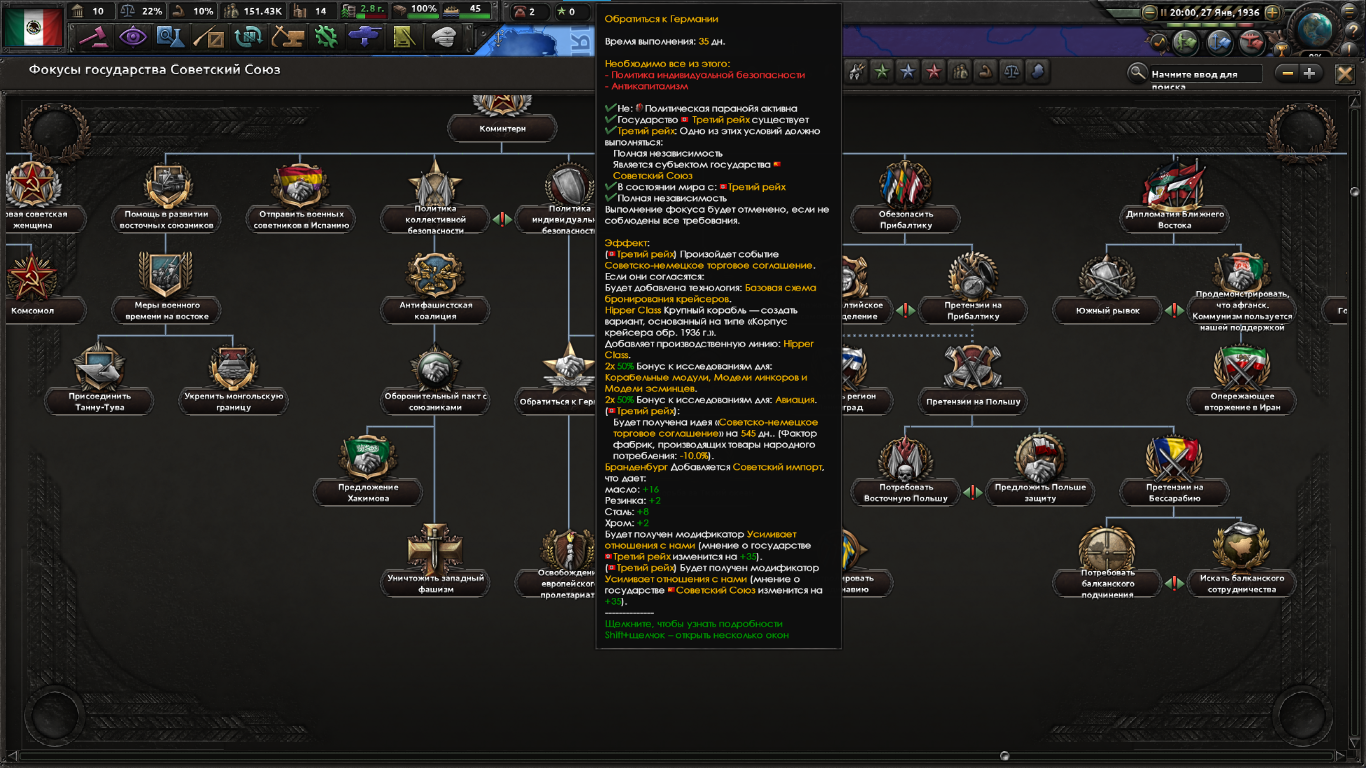This screenshot has height=768, width=1366.
Task: Open the research screen via the flask icon
Action: coord(171,37)
